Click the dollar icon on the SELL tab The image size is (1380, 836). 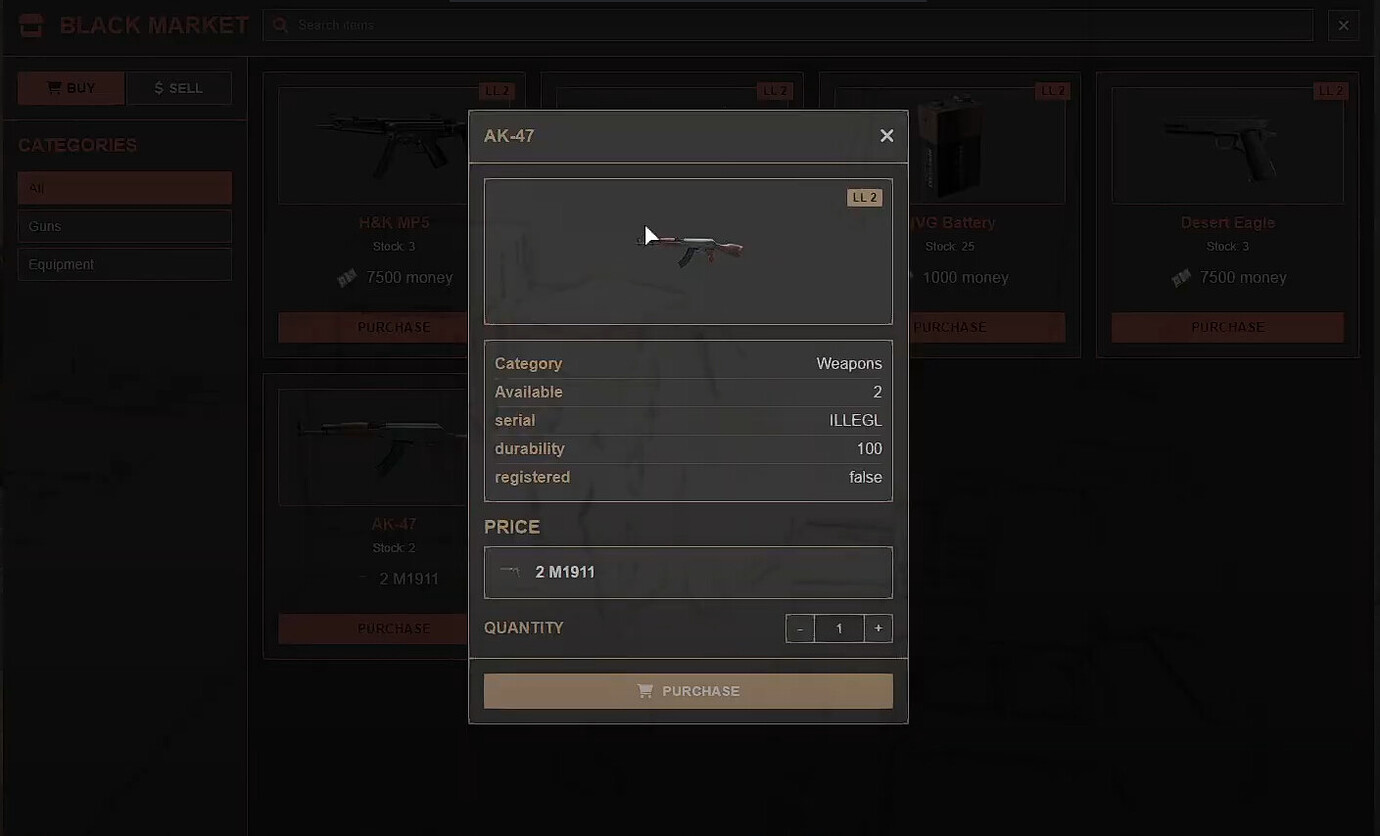tap(159, 87)
